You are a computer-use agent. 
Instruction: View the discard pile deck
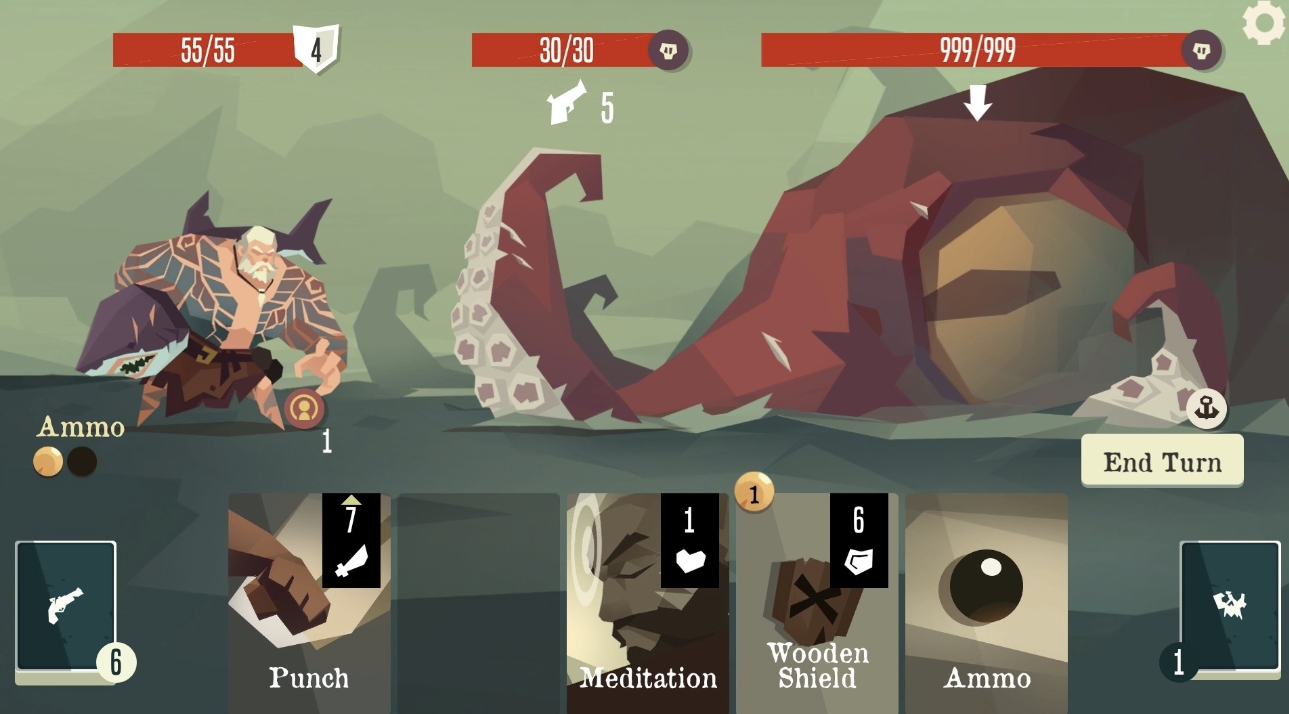[1230, 606]
